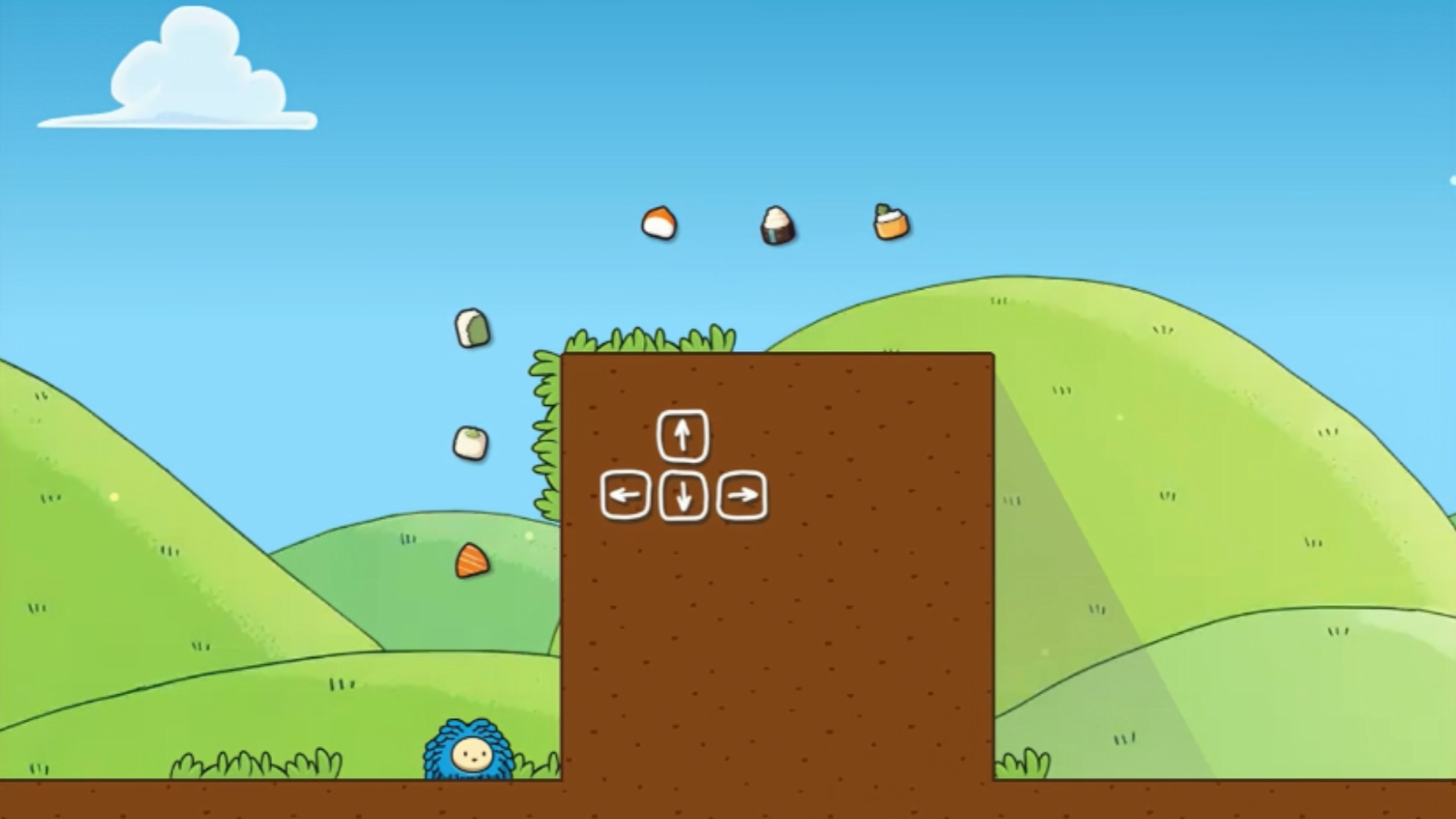Viewport: 1456px width, 819px height.
Task: Select the left arrow key prompt
Action: coord(624,496)
